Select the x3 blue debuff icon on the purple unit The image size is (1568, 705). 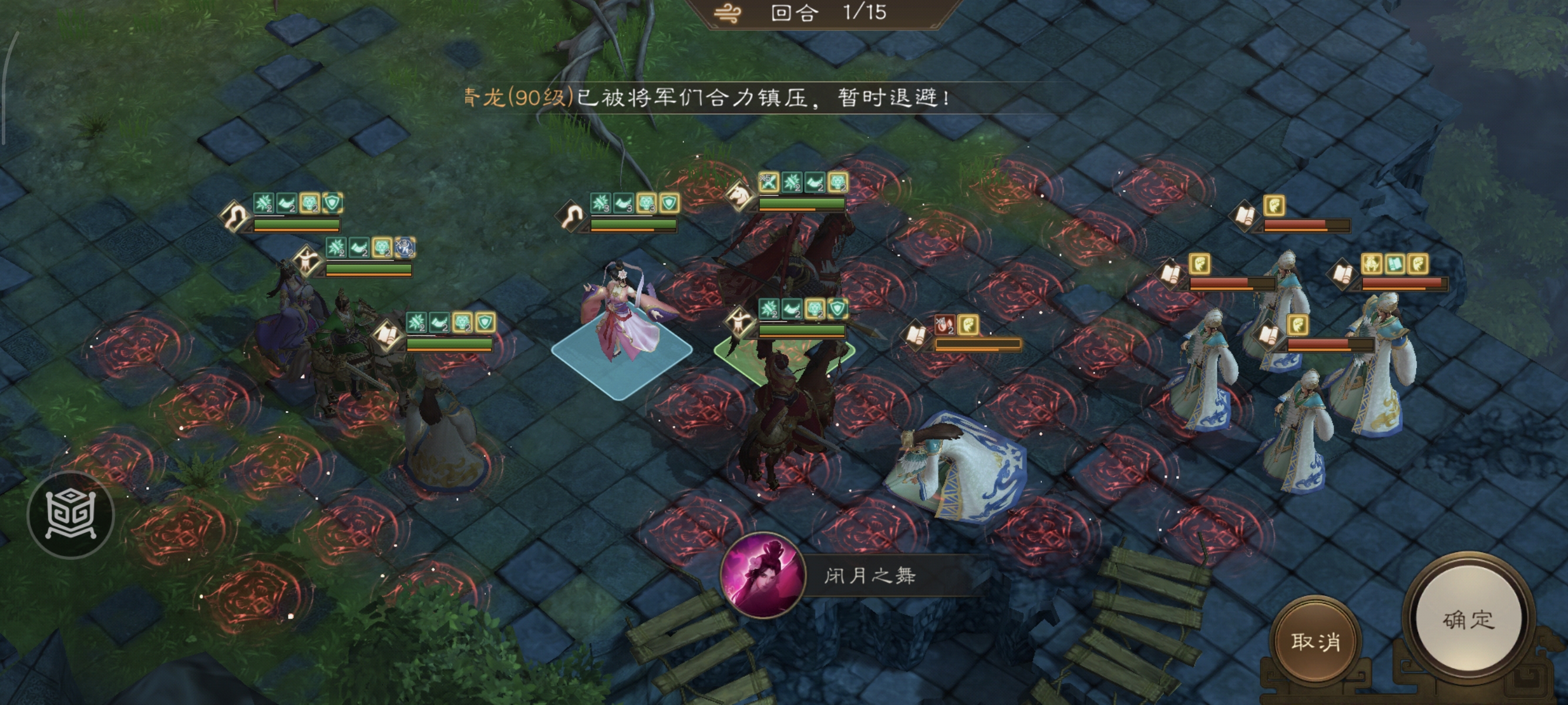[404, 247]
